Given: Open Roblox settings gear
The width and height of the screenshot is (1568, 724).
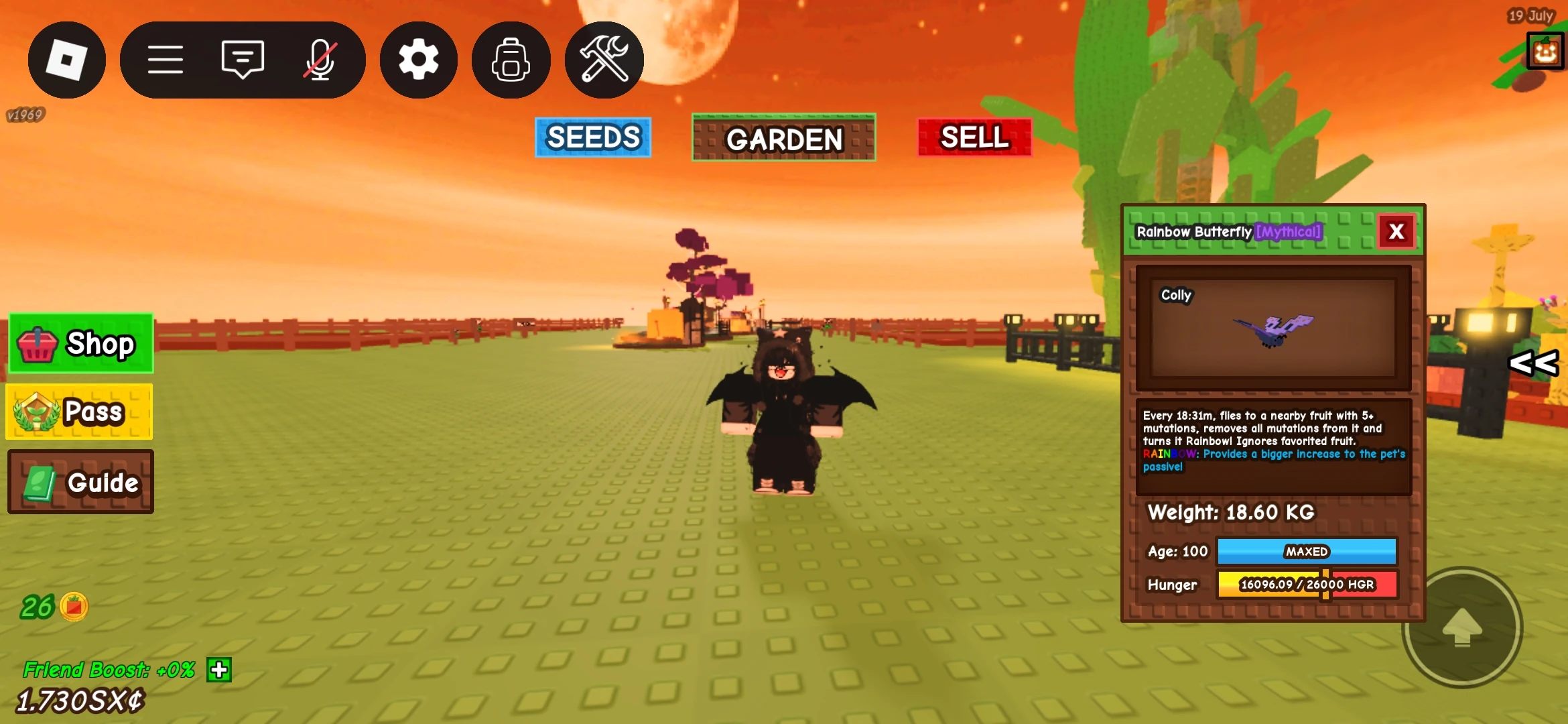Looking at the screenshot, I should [x=418, y=60].
